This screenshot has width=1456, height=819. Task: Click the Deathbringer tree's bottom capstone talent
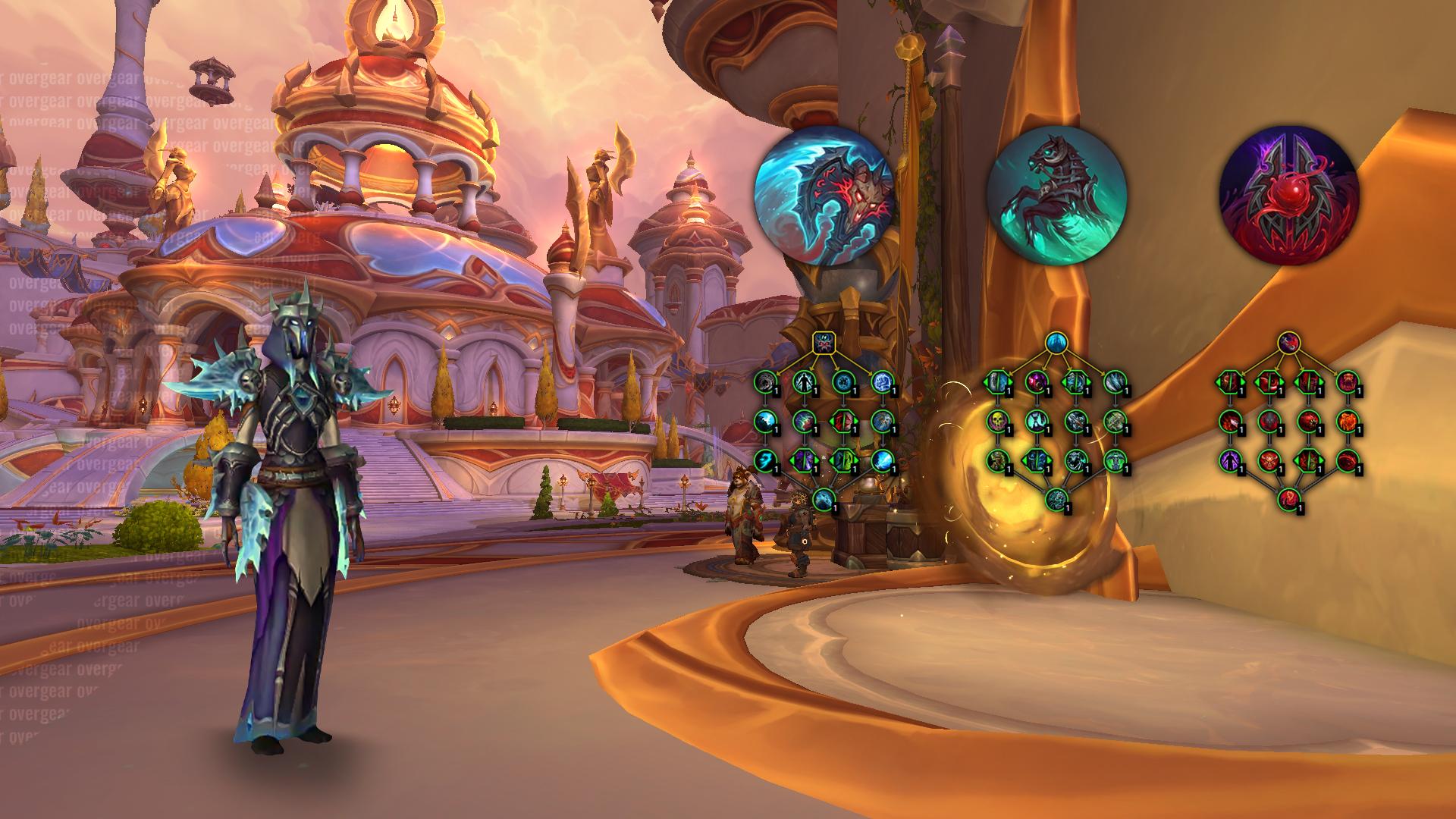(824, 499)
